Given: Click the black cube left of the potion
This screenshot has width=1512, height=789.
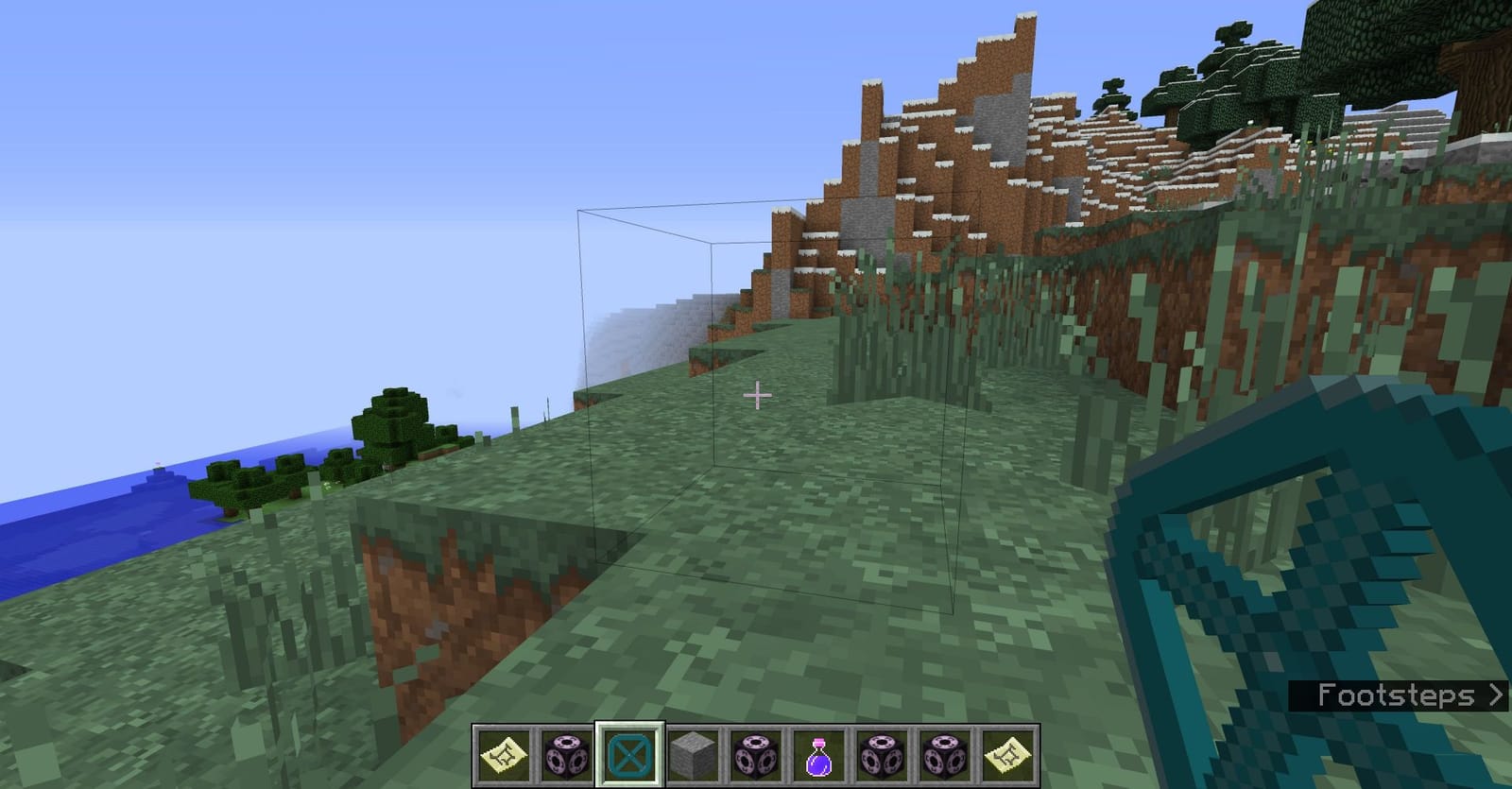Looking at the screenshot, I should coord(754,755).
